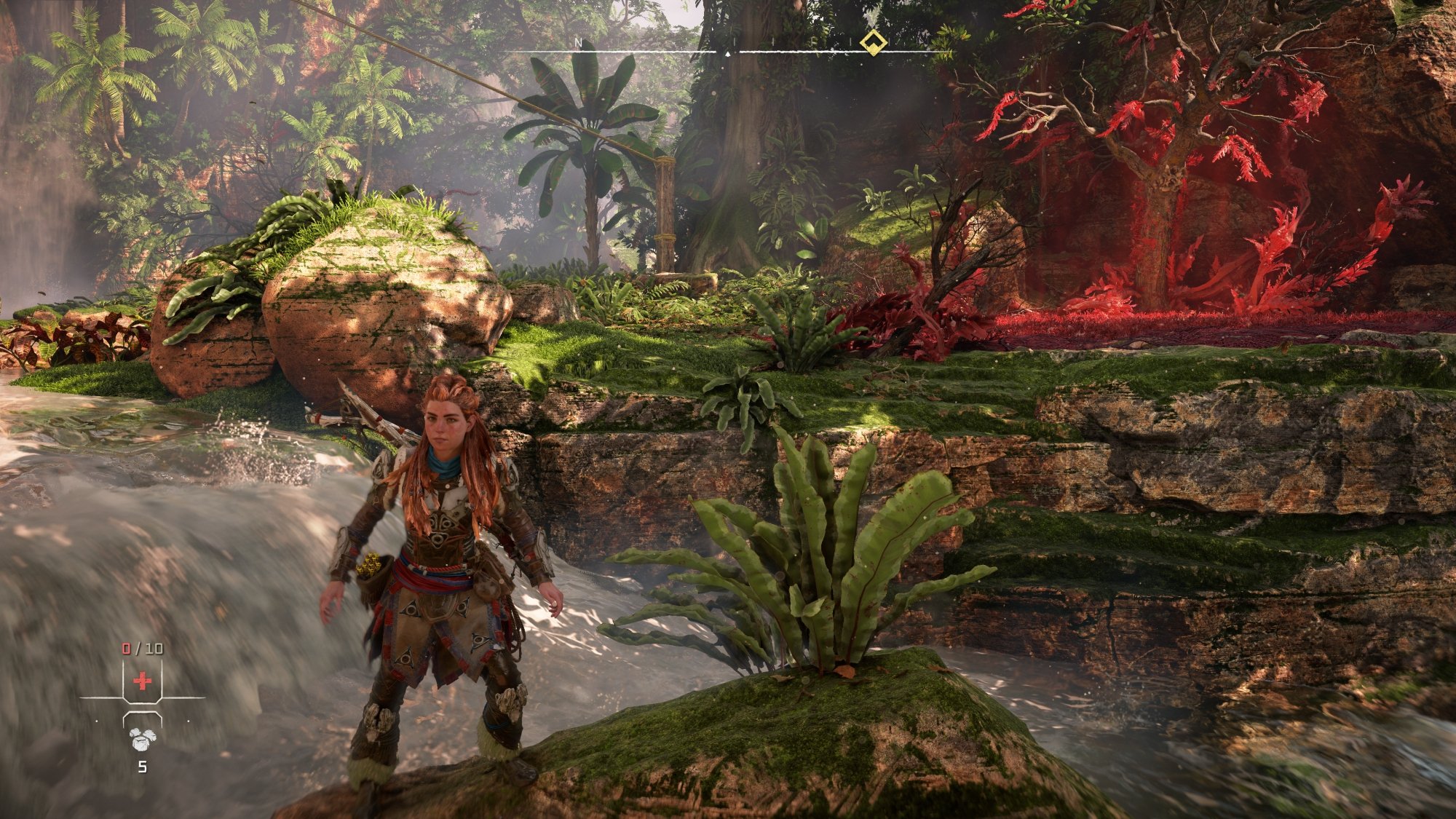
Task: Click the white player heading arrow under the compass
Action: tap(728, 54)
